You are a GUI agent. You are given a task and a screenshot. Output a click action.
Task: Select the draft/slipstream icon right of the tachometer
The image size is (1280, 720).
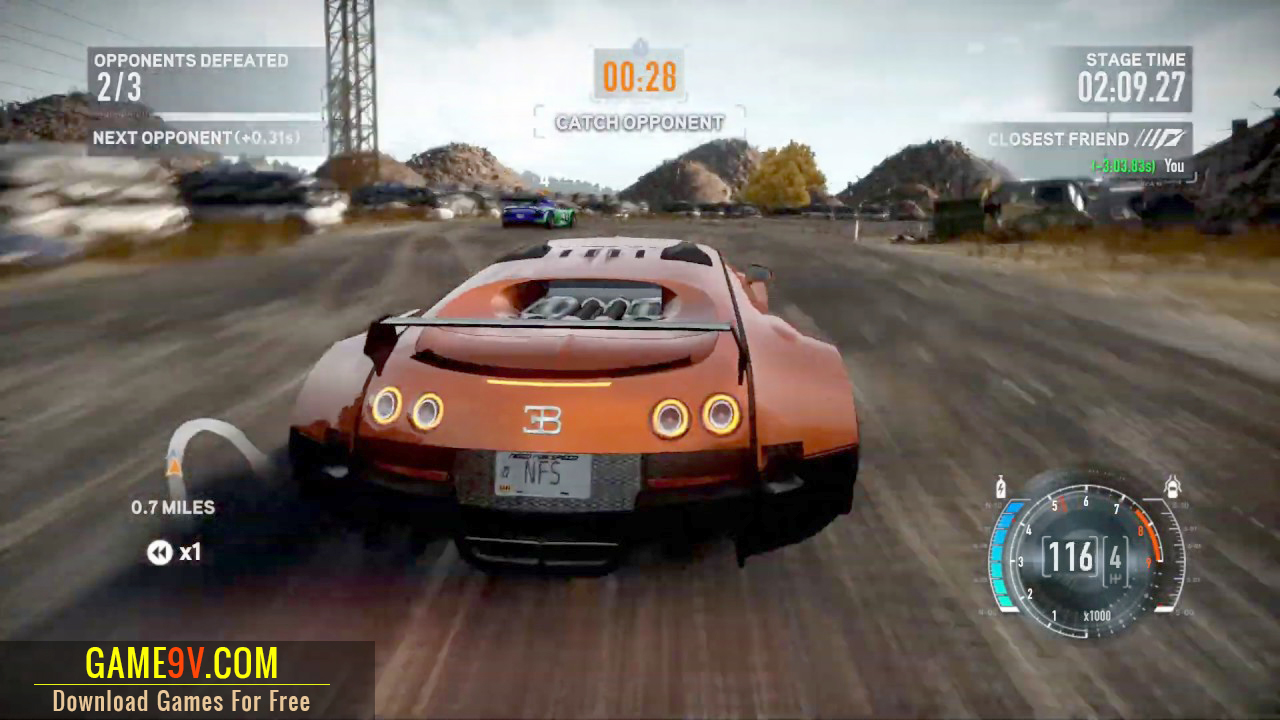[x=1173, y=486]
